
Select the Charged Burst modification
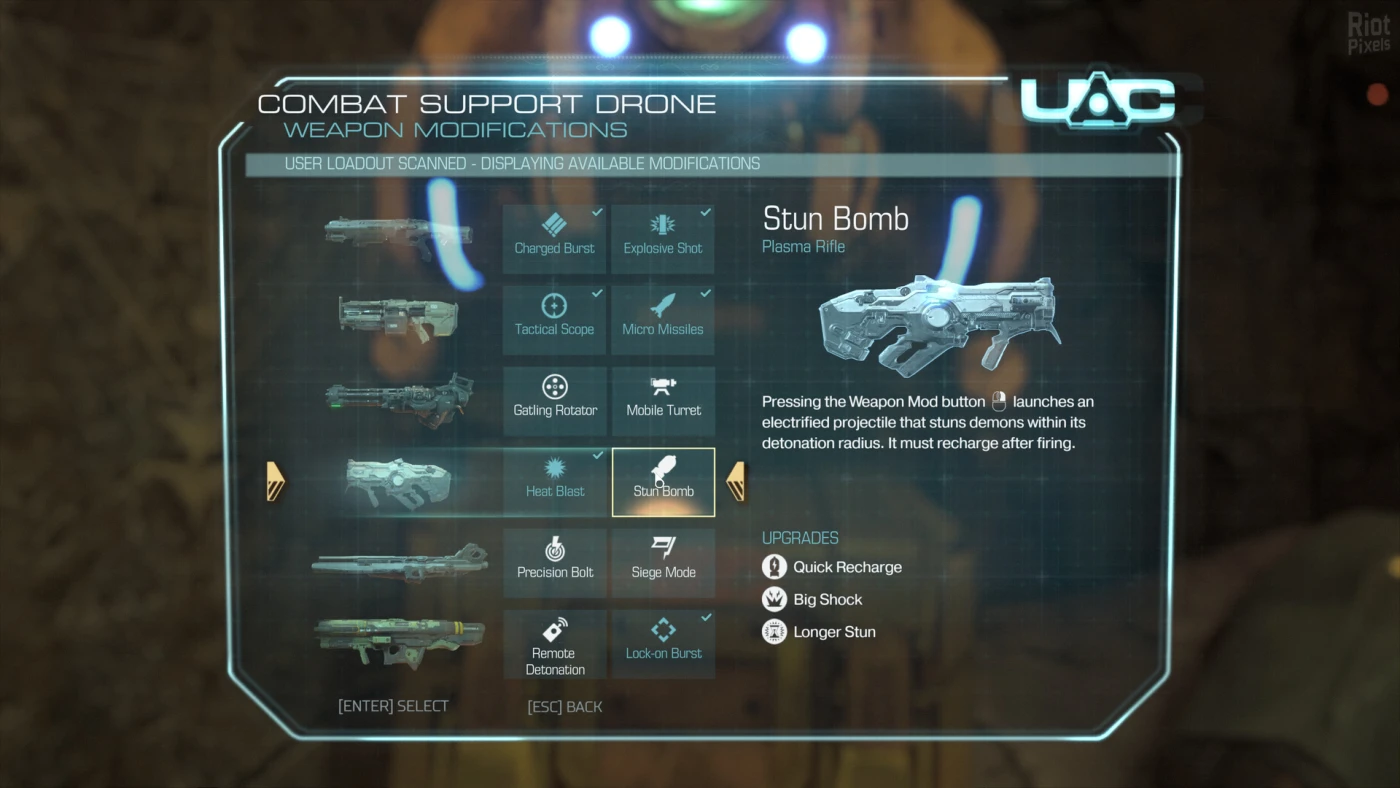point(554,239)
